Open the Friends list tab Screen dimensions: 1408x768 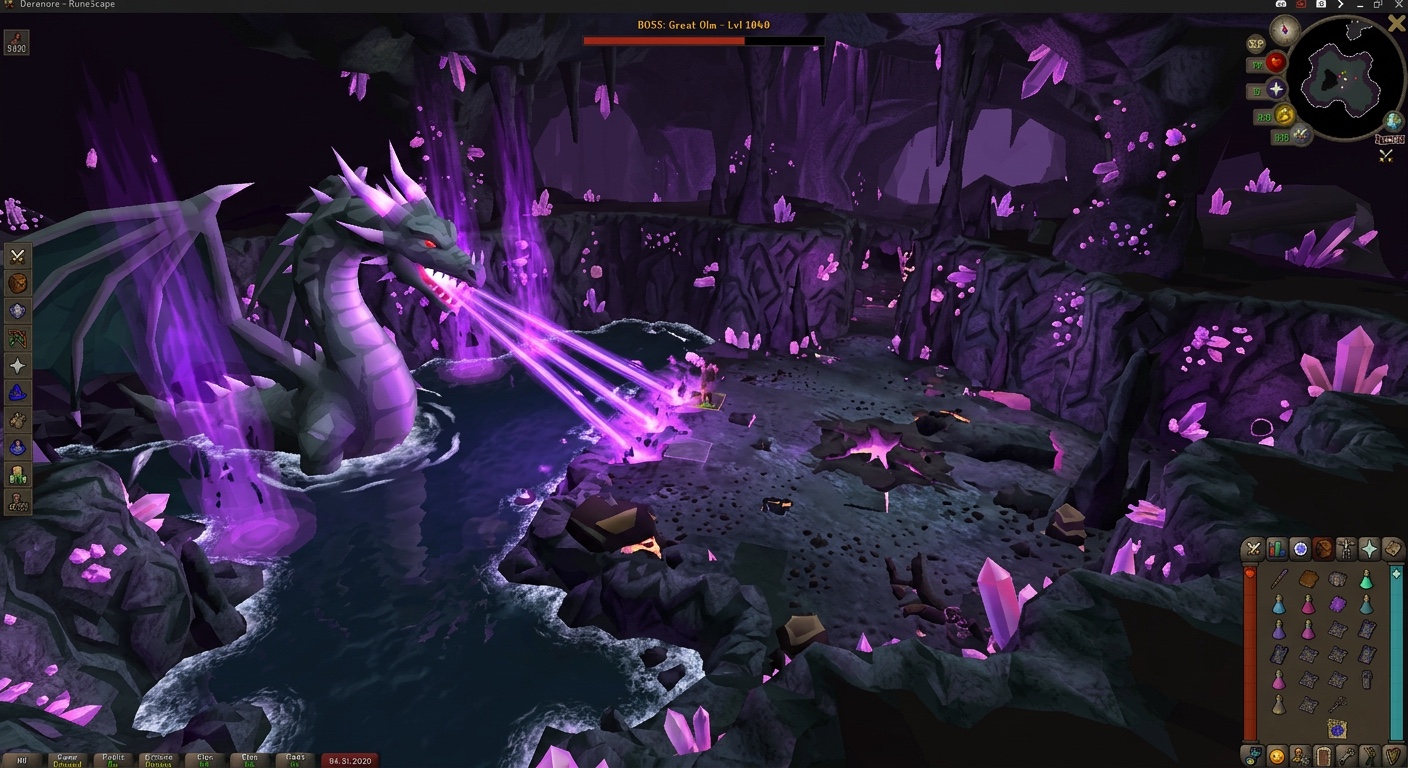point(1277,756)
